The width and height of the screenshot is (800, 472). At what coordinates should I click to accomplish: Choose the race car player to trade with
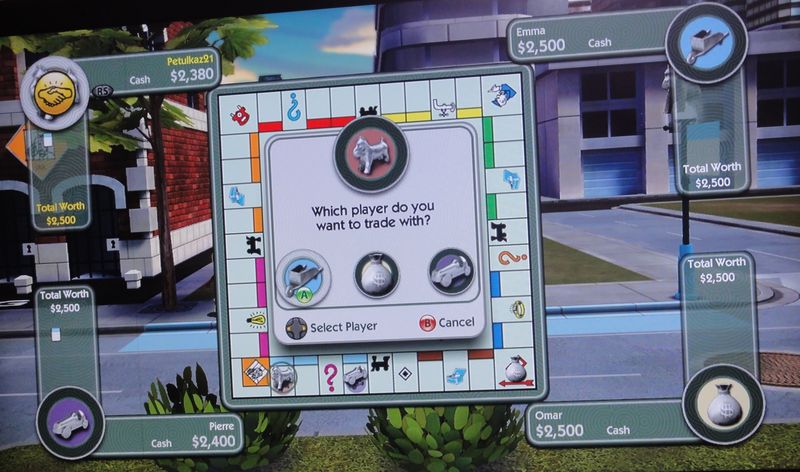click(x=450, y=272)
